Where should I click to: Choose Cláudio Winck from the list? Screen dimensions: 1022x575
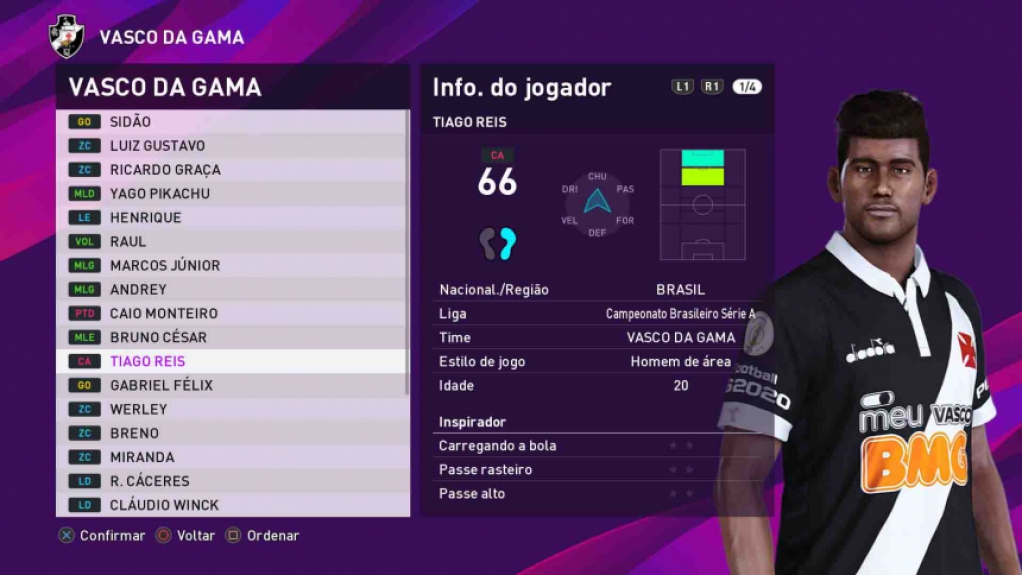(232, 506)
